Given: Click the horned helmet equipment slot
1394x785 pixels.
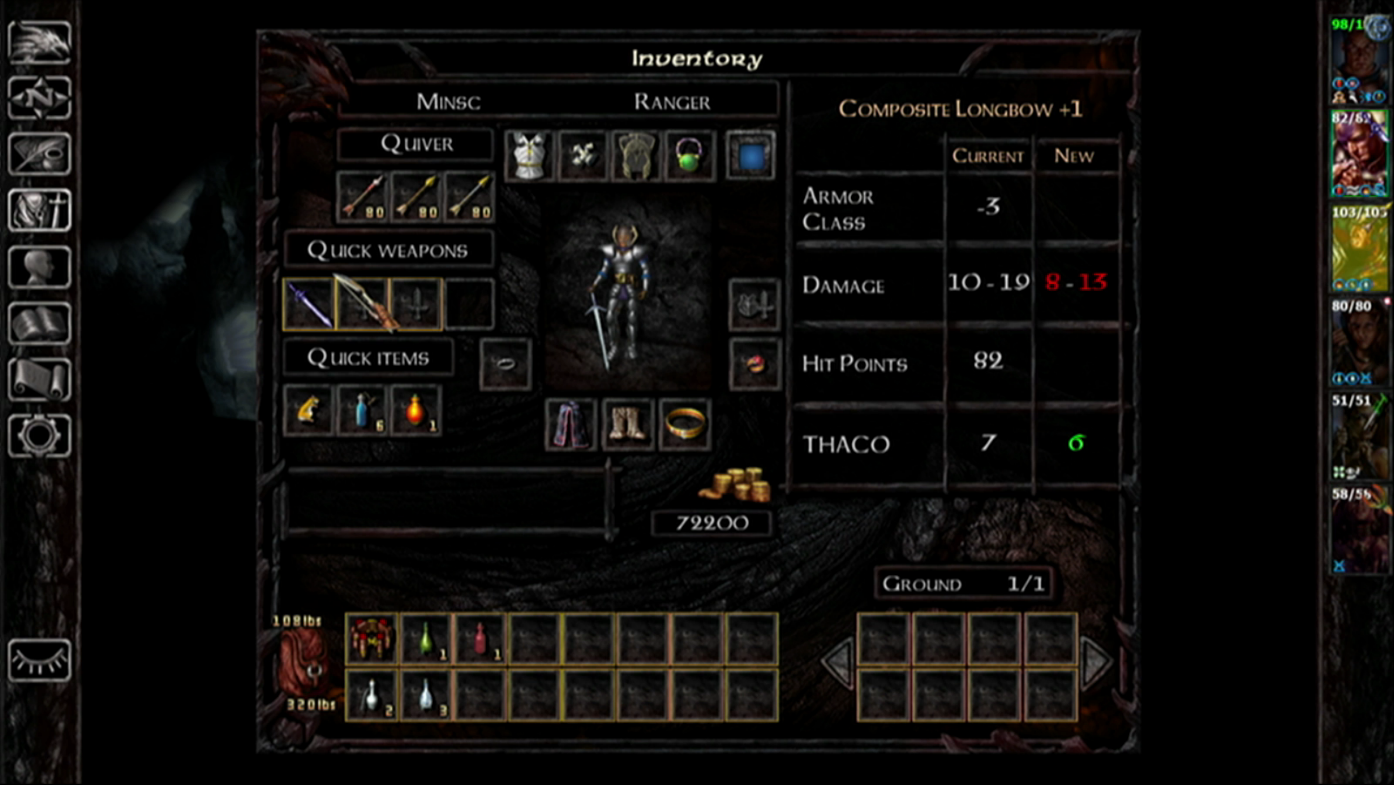Looking at the screenshot, I should tap(637, 156).
